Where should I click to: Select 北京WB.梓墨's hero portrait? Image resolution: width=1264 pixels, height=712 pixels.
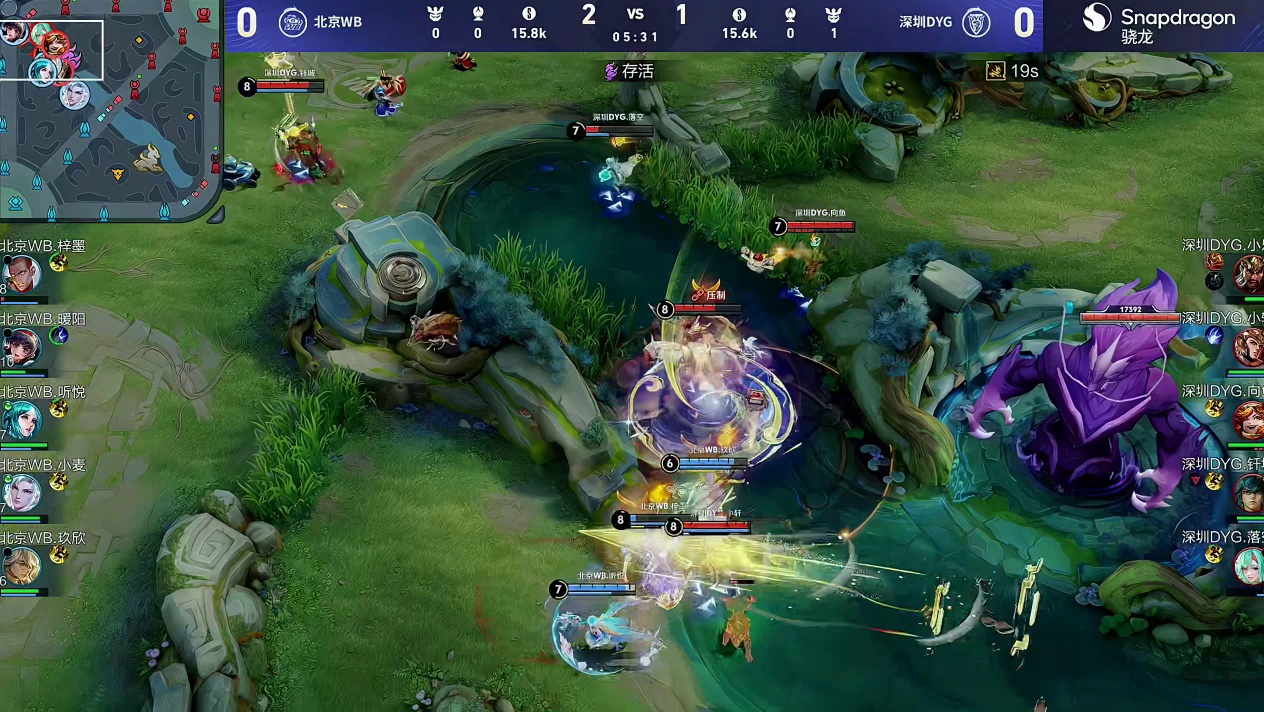click(x=20, y=273)
